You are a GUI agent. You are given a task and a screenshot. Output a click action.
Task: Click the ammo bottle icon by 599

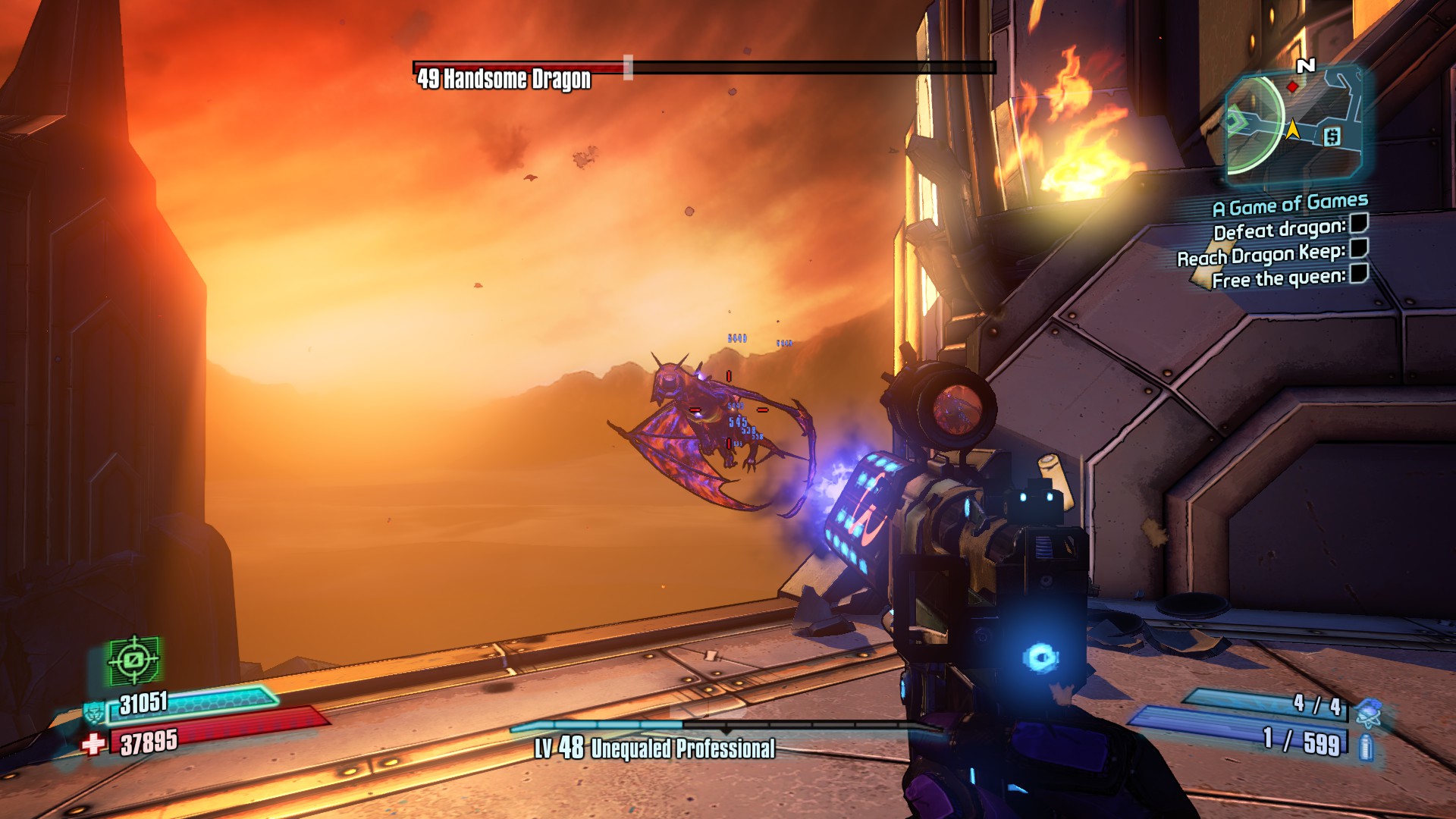click(x=1367, y=746)
